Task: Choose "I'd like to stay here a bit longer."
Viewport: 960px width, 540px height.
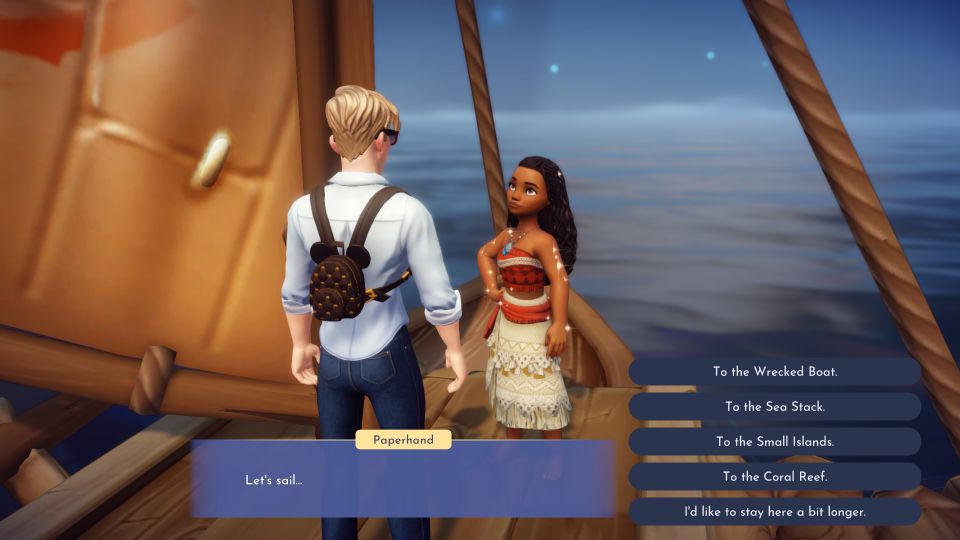Action: tap(775, 512)
